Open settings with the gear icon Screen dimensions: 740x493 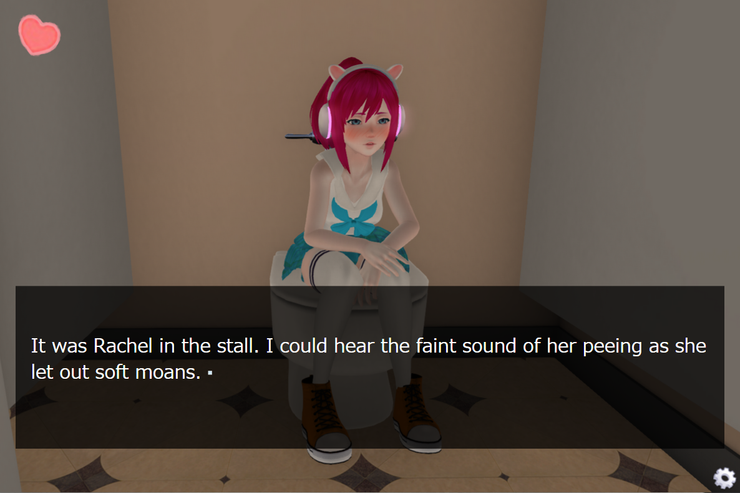[x=723, y=477]
